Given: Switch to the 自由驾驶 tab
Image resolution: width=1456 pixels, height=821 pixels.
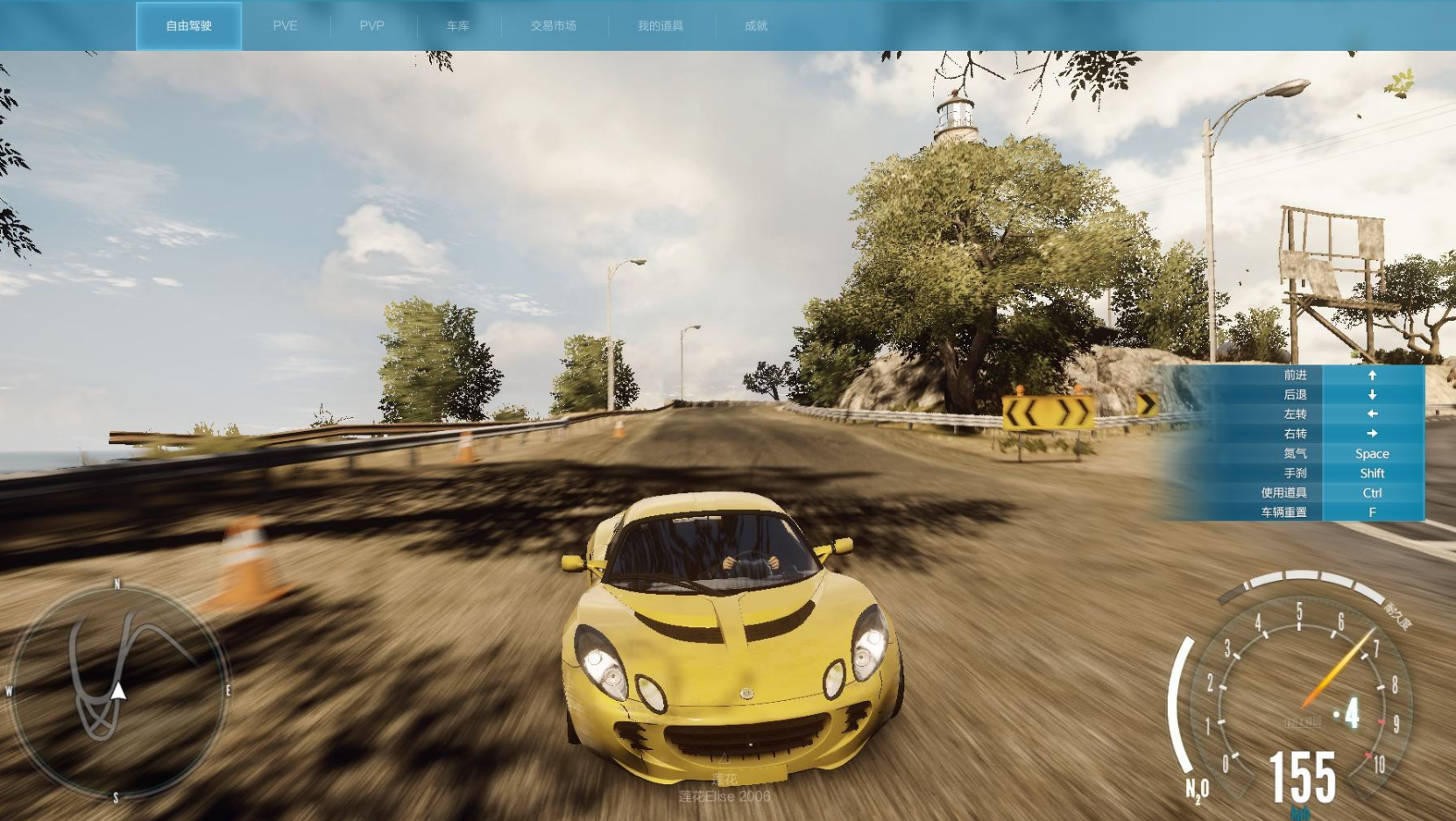Looking at the screenshot, I should click(x=188, y=26).
